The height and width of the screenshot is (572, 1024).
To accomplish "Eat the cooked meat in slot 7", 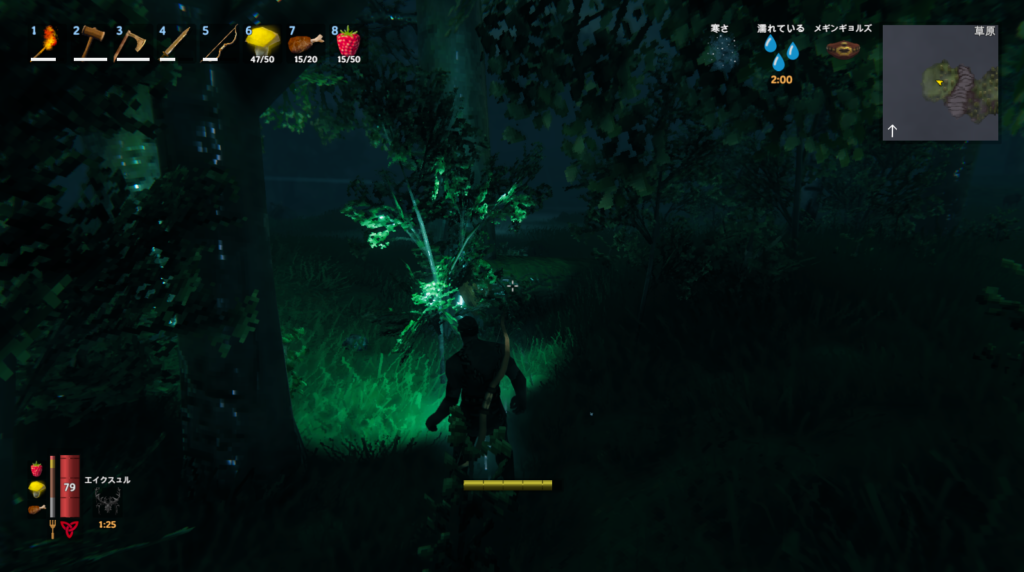I will pyautogui.click(x=305, y=43).
